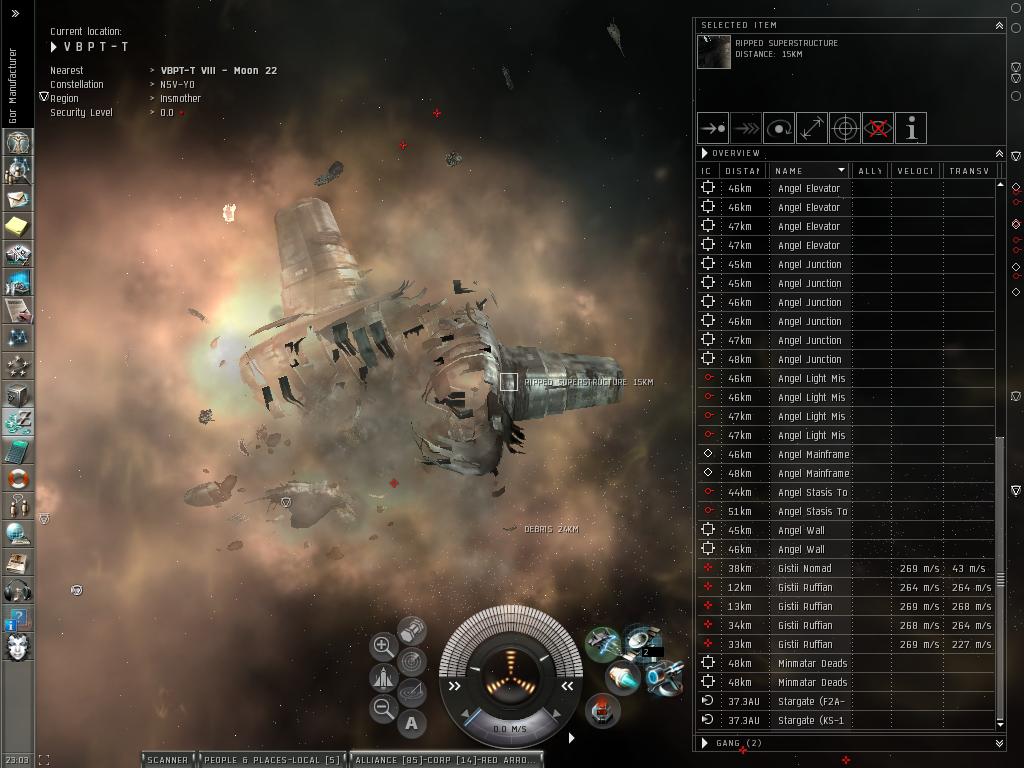This screenshot has height=768, width=1024.
Task: Collapse the Selected Item panel
Action: [x=999, y=25]
